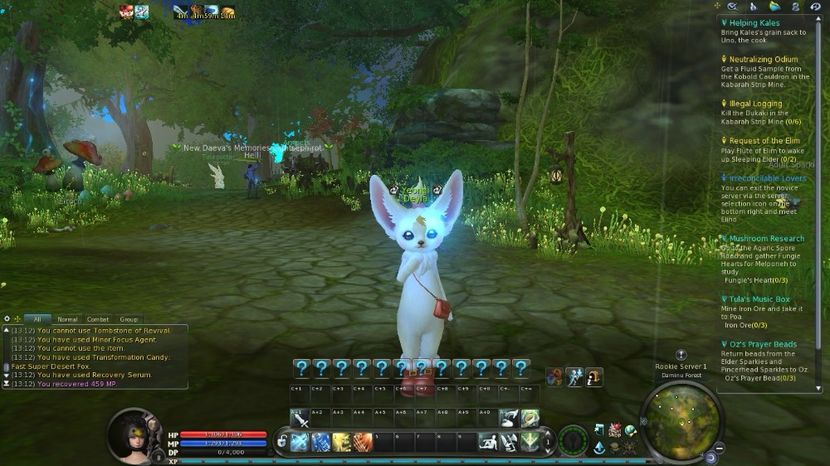Open the Shop icon near minimap
Viewport: 830px width, 466px height.
tap(616, 430)
